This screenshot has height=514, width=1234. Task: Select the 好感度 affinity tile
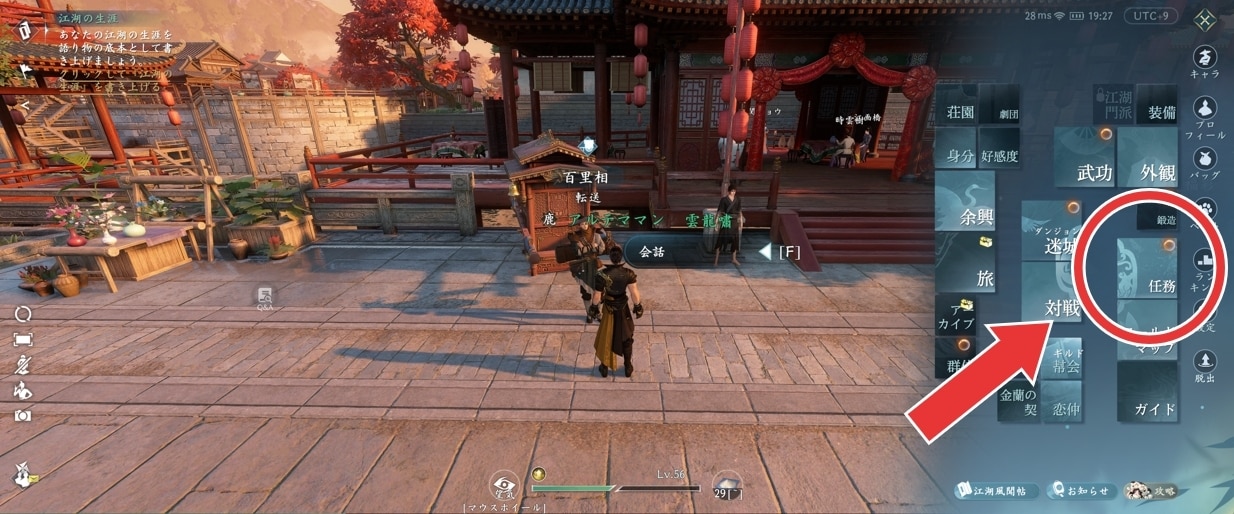(998, 155)
